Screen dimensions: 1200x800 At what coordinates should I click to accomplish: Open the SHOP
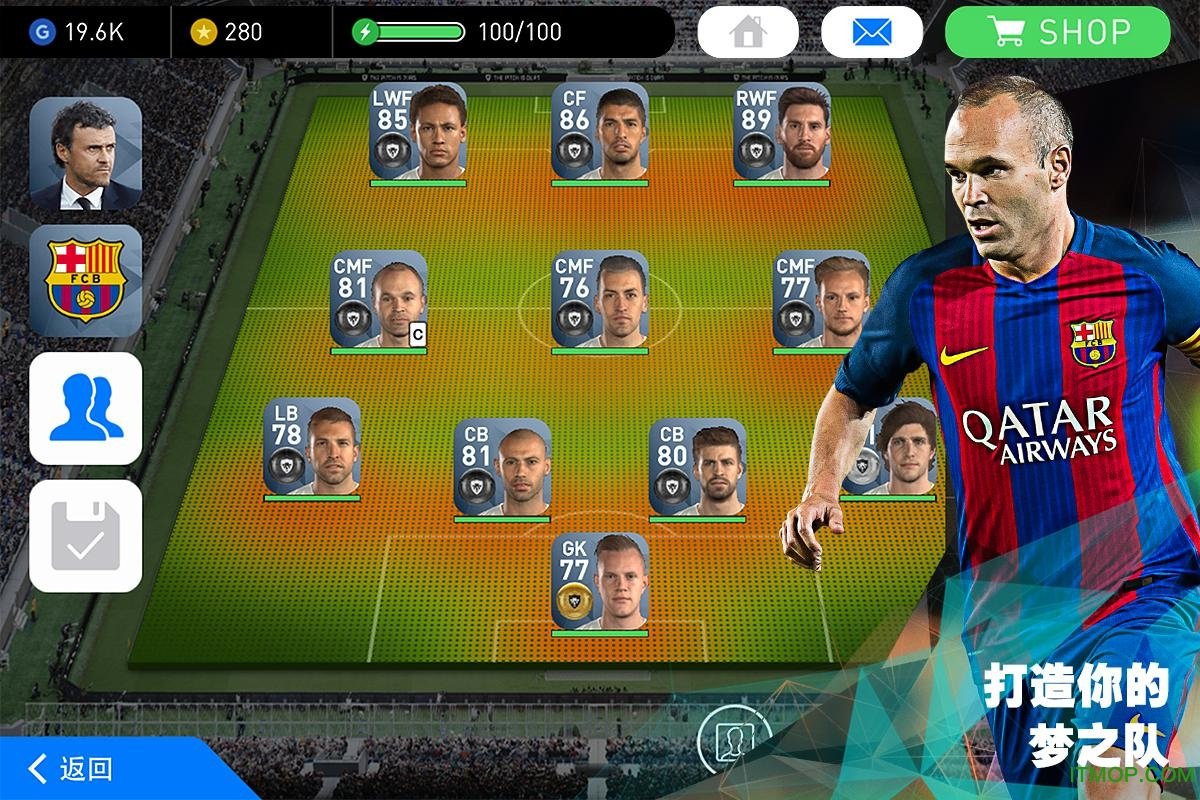(x=1057, y=33)
